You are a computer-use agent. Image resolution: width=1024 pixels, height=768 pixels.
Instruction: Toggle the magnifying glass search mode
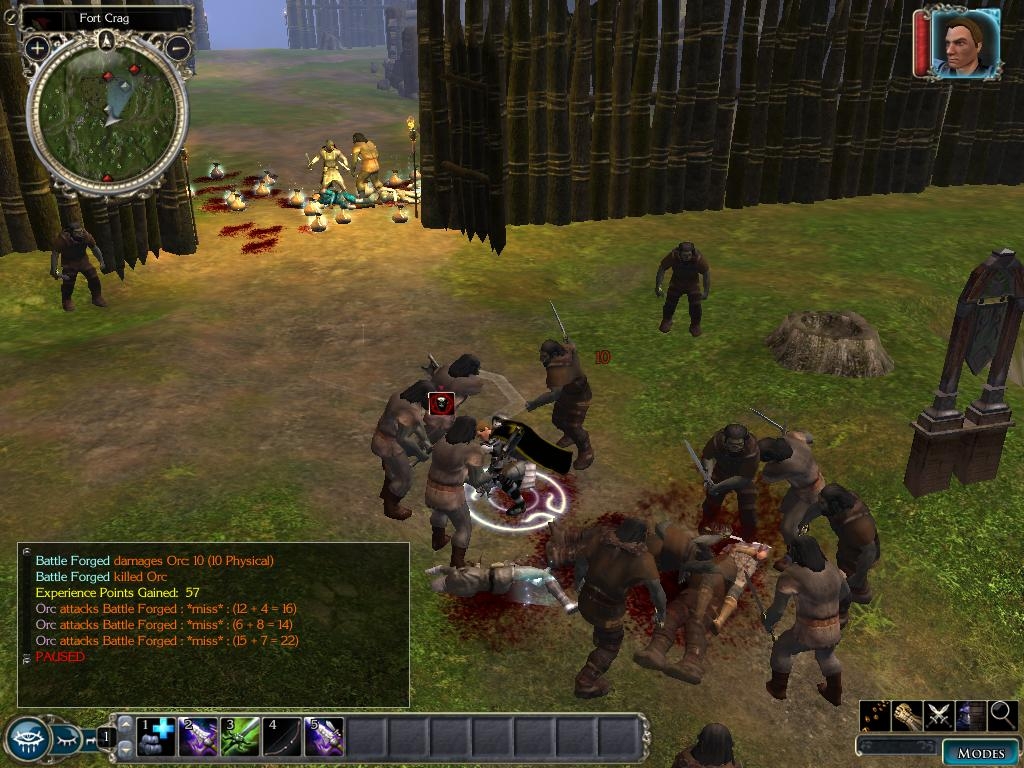click(1002, 715)
